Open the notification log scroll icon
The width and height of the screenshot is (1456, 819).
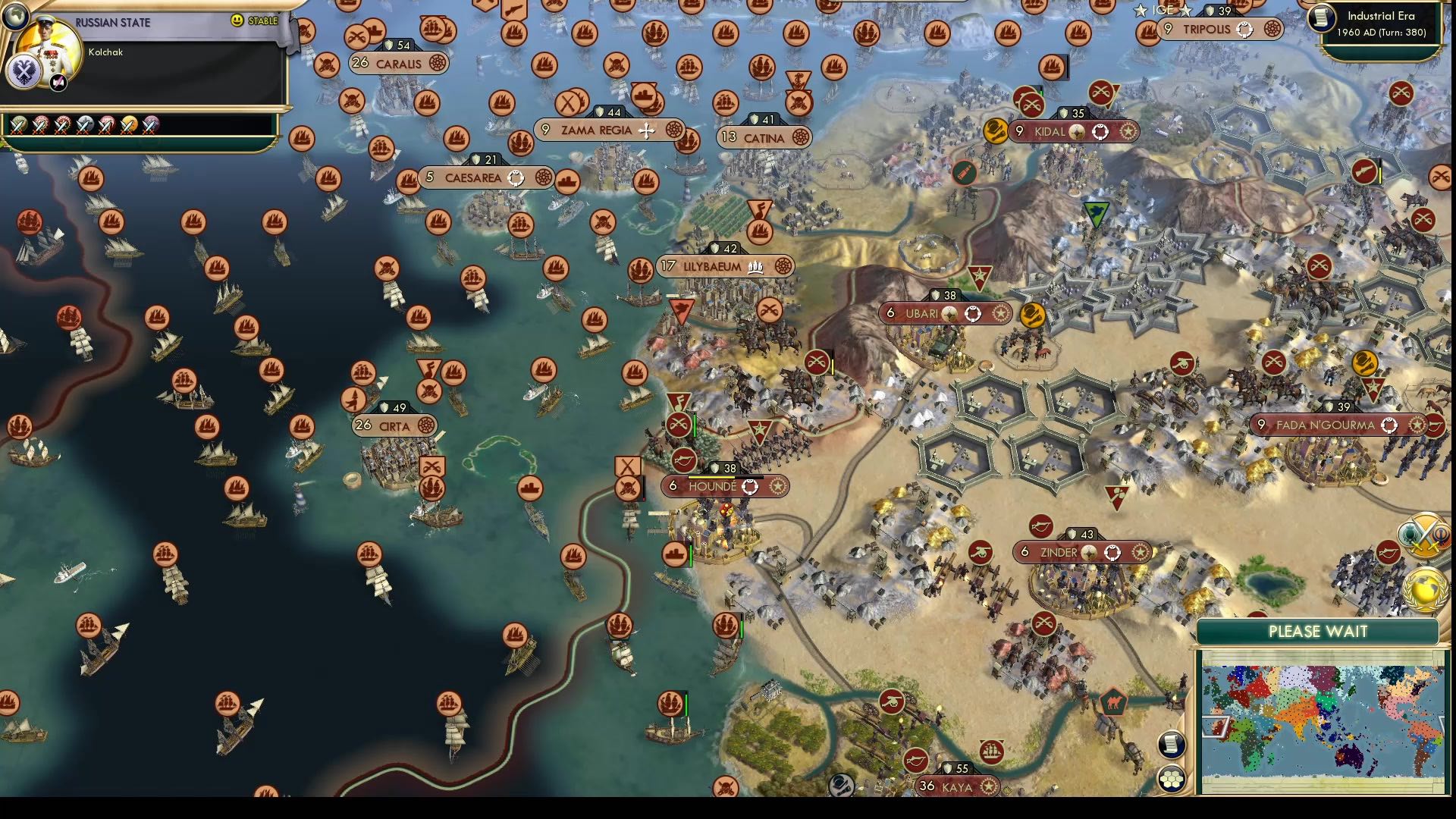click(1171, 743)
